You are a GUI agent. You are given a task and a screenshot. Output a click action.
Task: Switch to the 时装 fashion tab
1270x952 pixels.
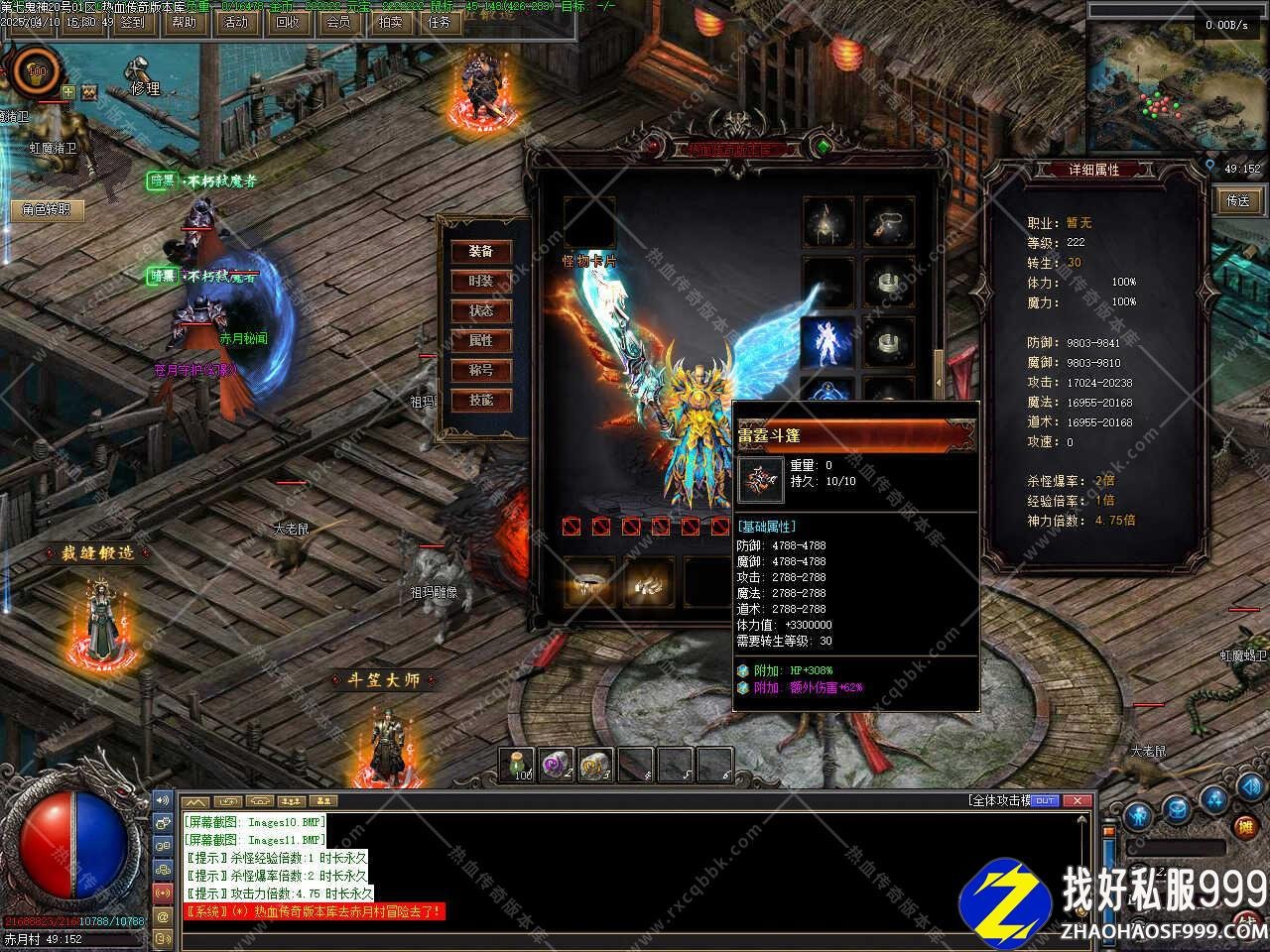[x=481, y=281]
